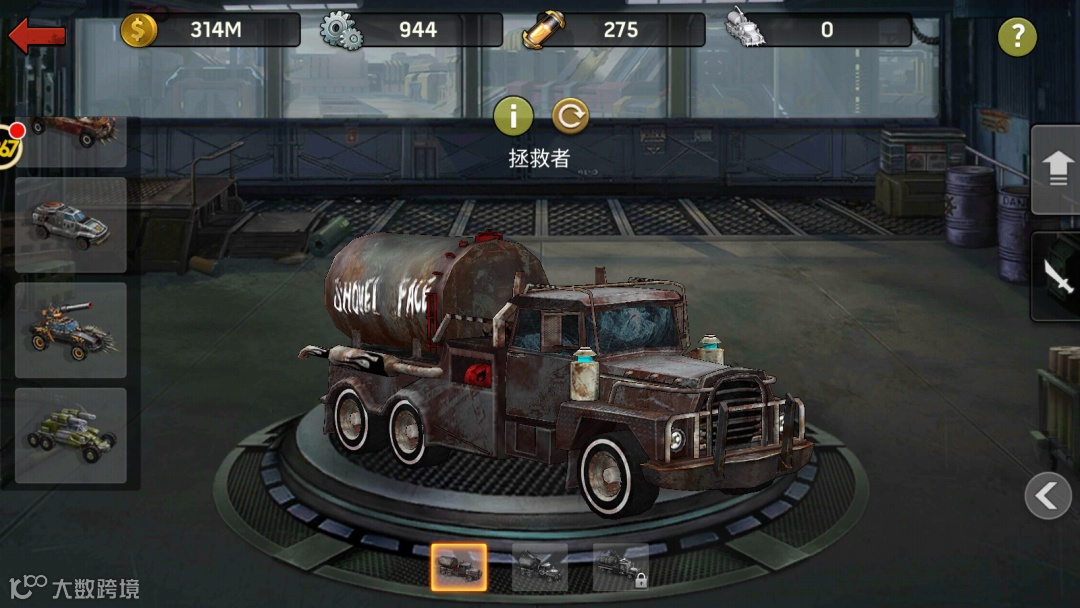Click the circular rotate arrow button
1080x608 pixels.
(x=571, y=116)
